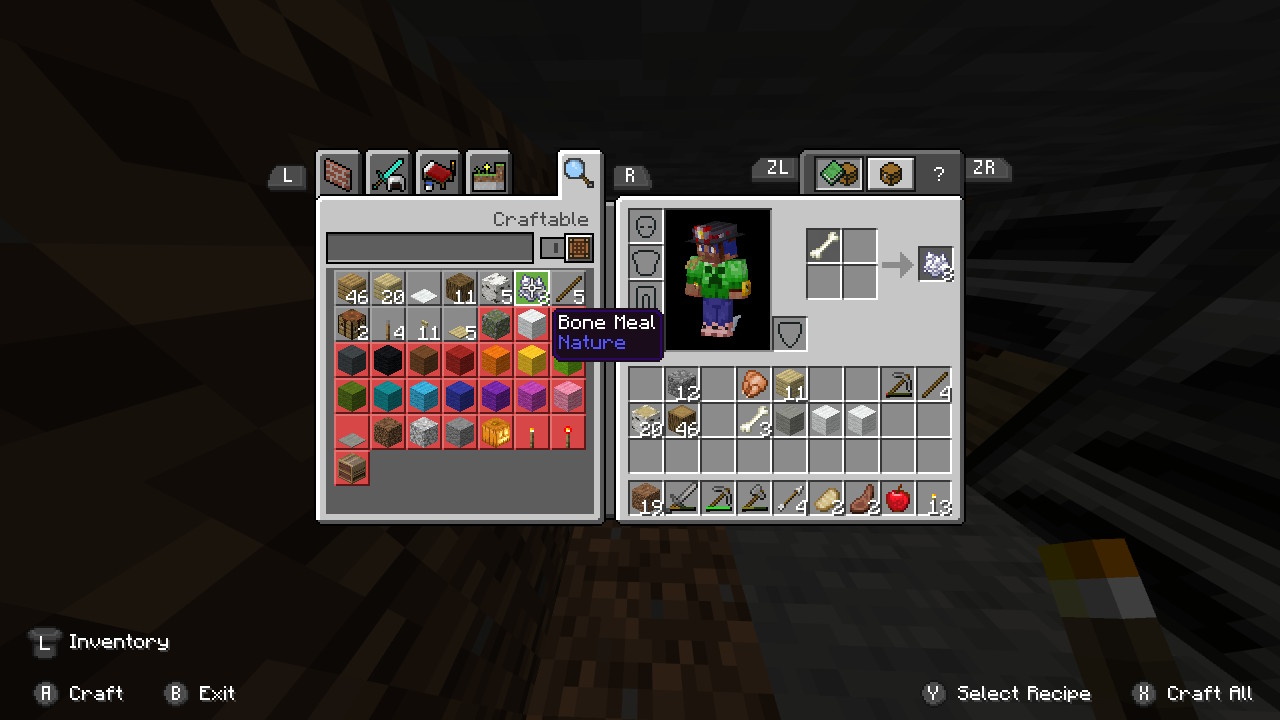The image size is (1280, 720).
Task: Pick the pink wool recipe
Action: (568, 396)
